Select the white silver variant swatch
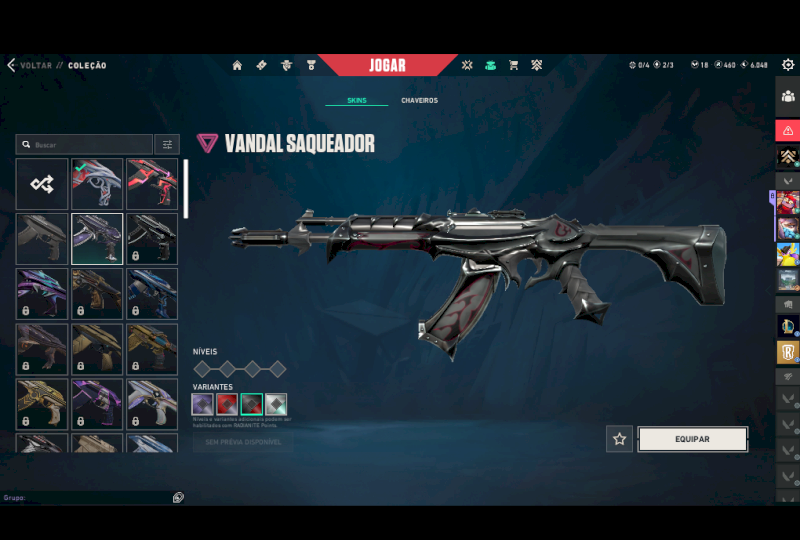The width and height of the screenshot is (800, 540). [x=276, y=404]
